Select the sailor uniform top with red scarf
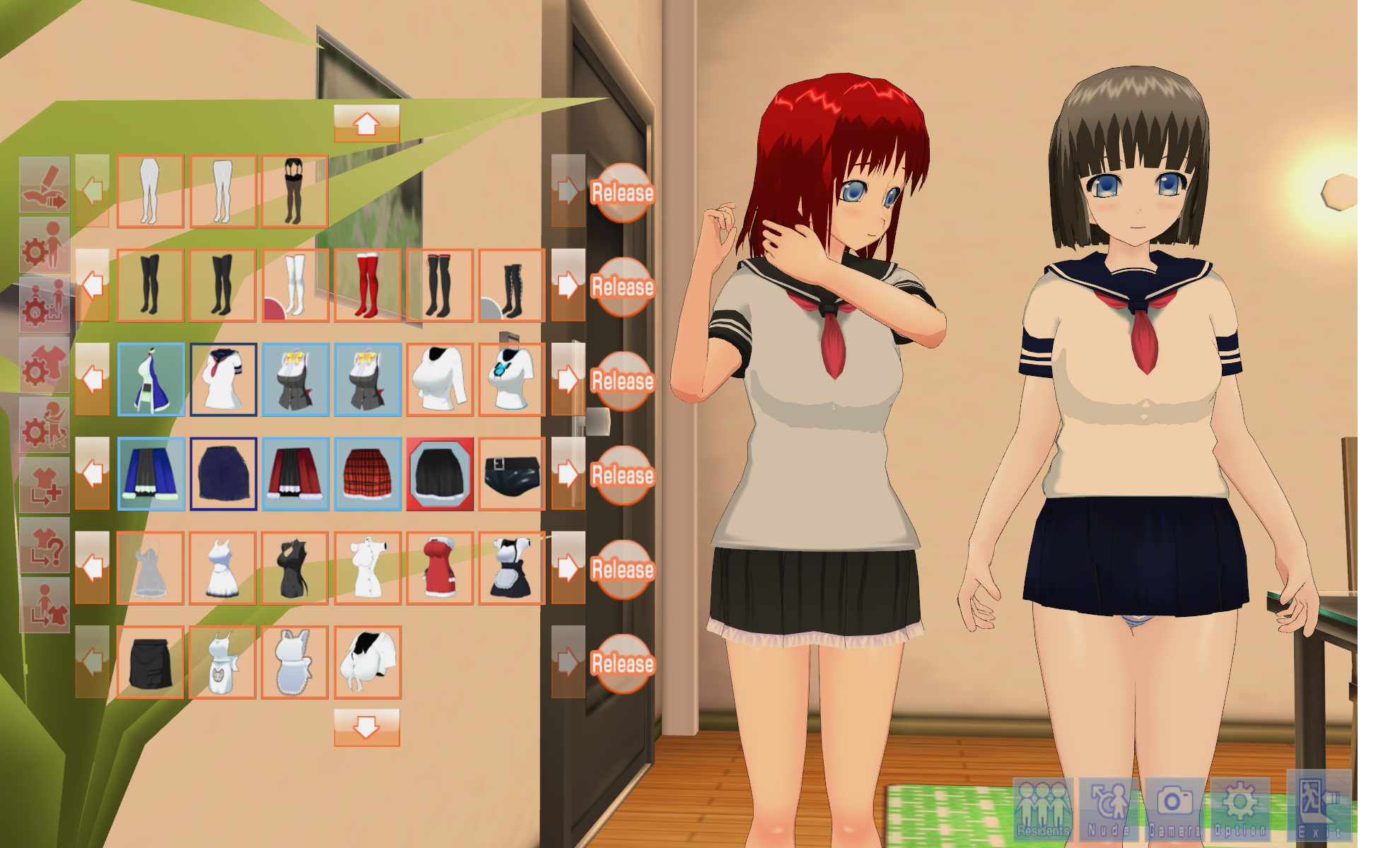This screenshot has width=1400, height=848. pos(223,379)
